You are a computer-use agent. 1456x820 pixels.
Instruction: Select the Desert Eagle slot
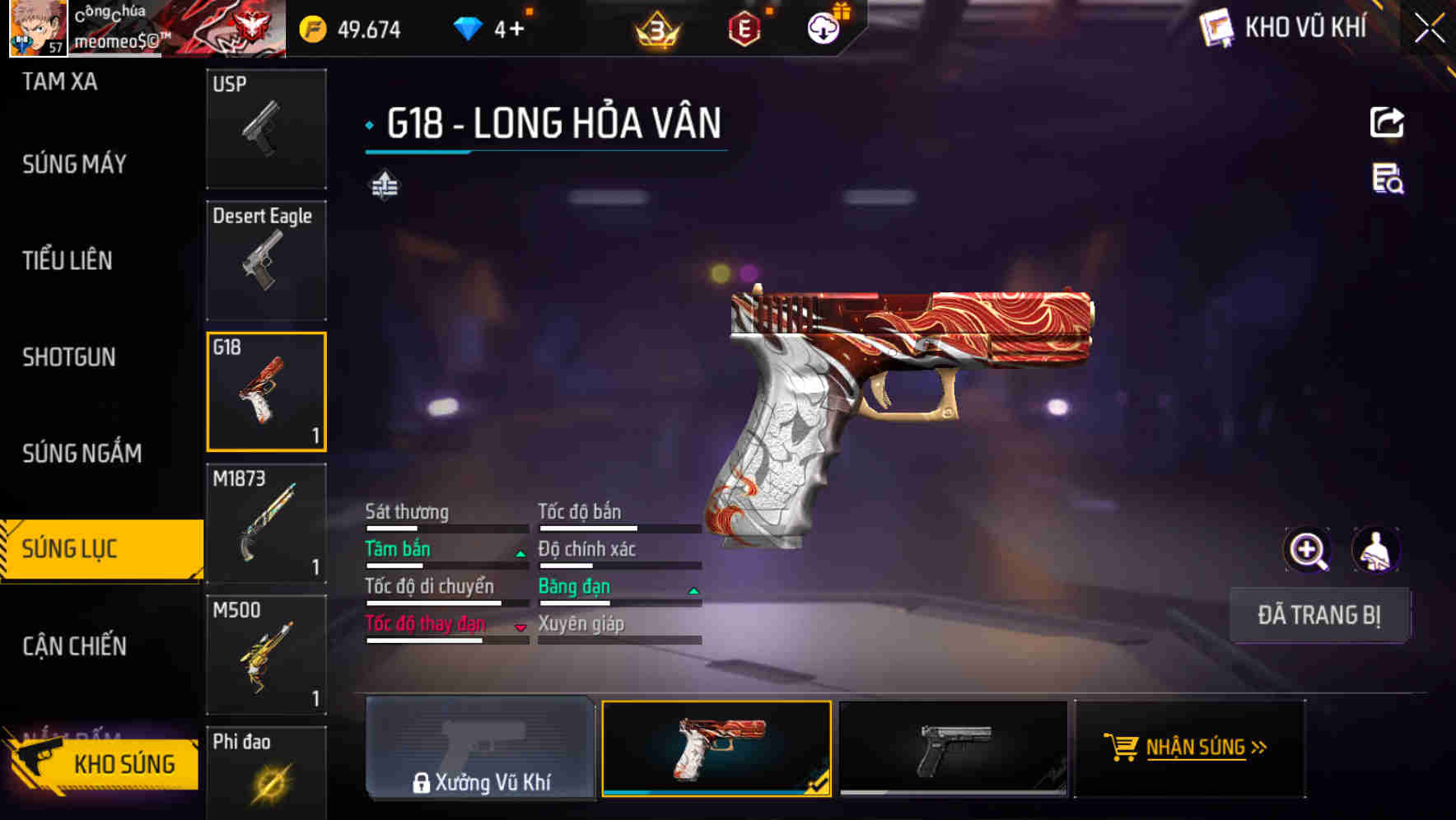click(266, 260)
